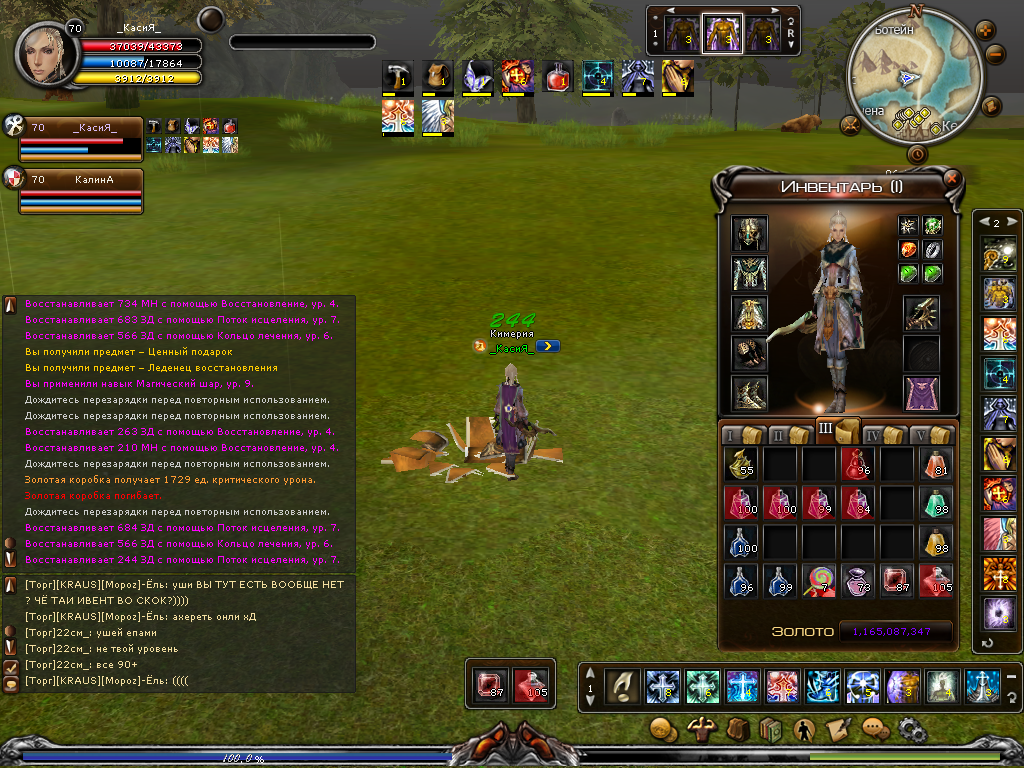Select party member КалинА frame
Image resolution: width=1024 pixels, height=768 pixels.
click(81, 191)
